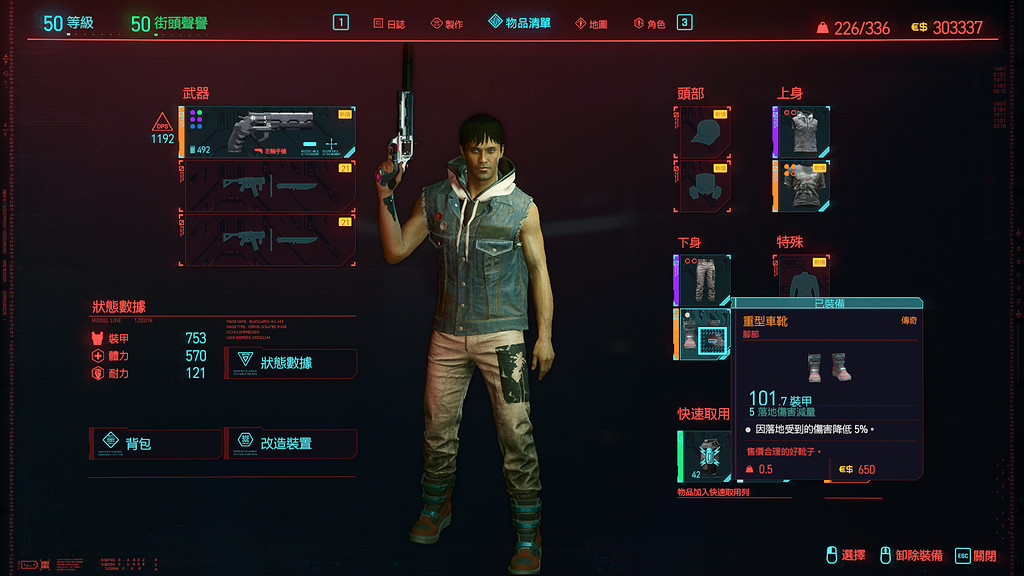Switch to the 製作 crafting tab
1024x576 pixels.
[446, 23]
